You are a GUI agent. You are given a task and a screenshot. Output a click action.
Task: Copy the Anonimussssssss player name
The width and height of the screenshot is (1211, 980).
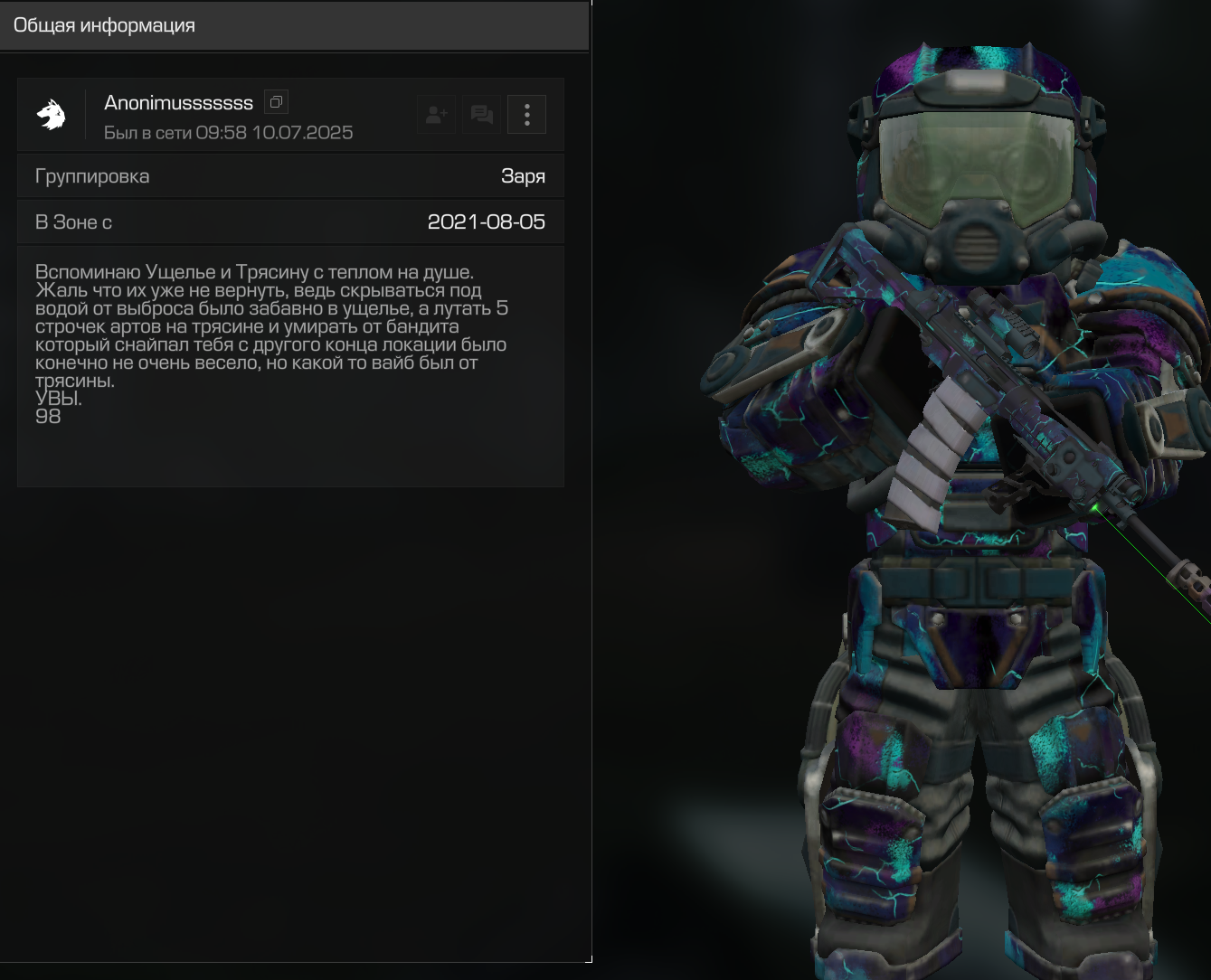[x=276, y=102]
